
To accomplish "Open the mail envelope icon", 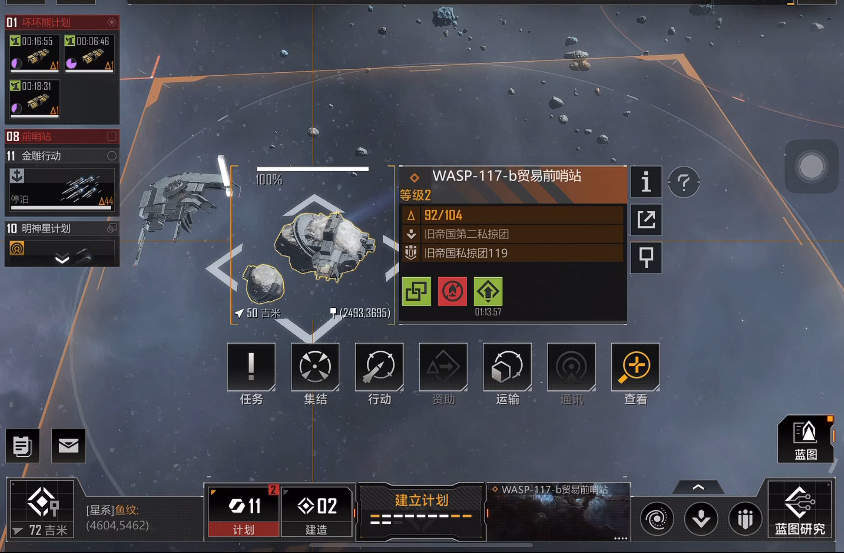I will (68, 445).
